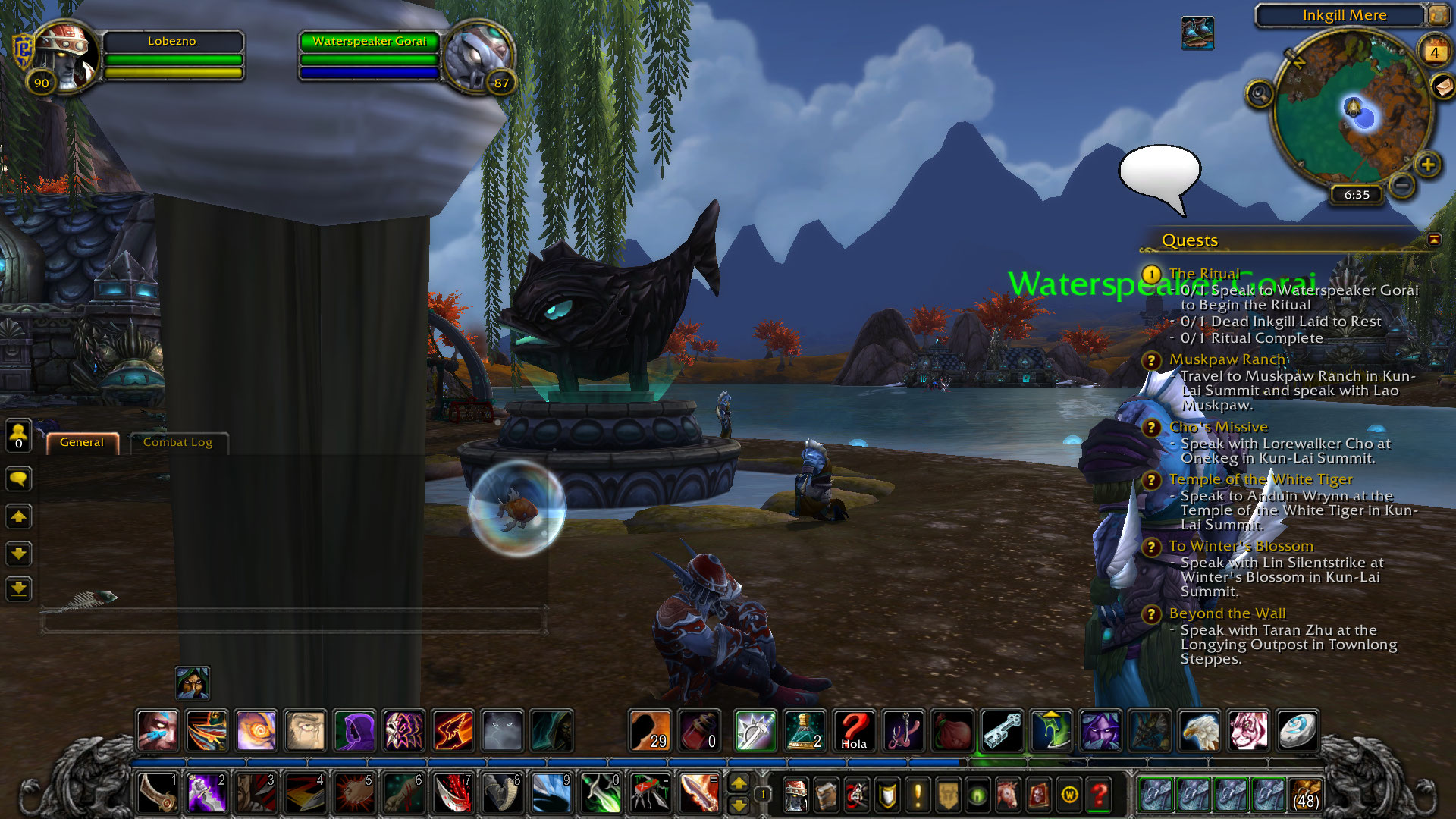Open the red question mark help button
This screenshot has height=819, width=1456.
point(1099,795)
